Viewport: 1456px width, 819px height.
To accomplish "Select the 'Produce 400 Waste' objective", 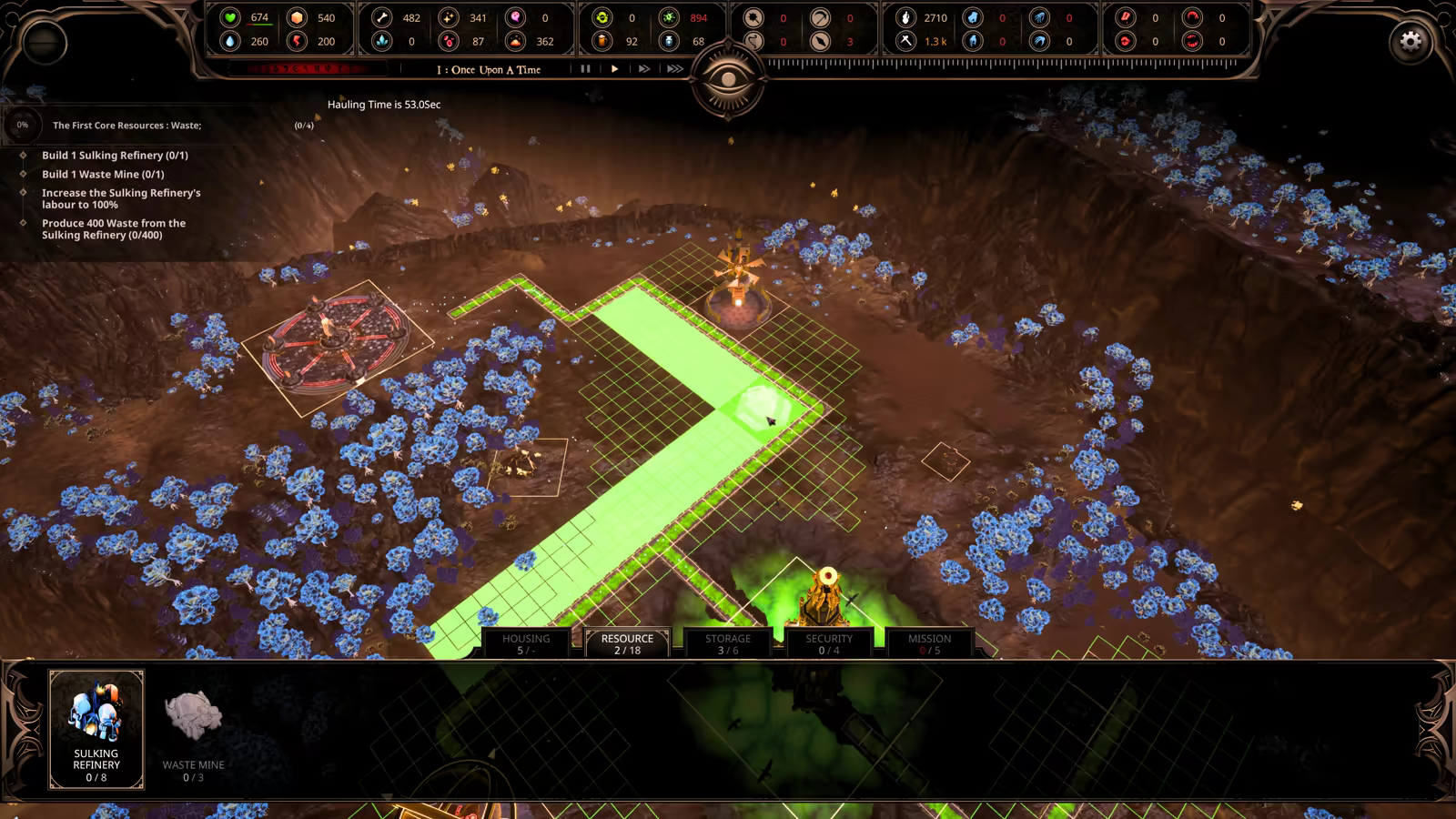I will (114, 229).
